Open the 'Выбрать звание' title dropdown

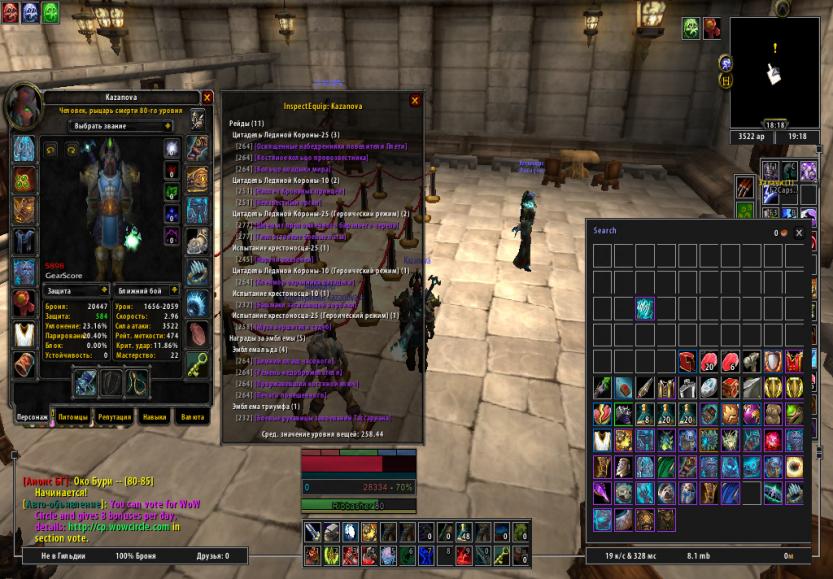click(x=122, y=126)
